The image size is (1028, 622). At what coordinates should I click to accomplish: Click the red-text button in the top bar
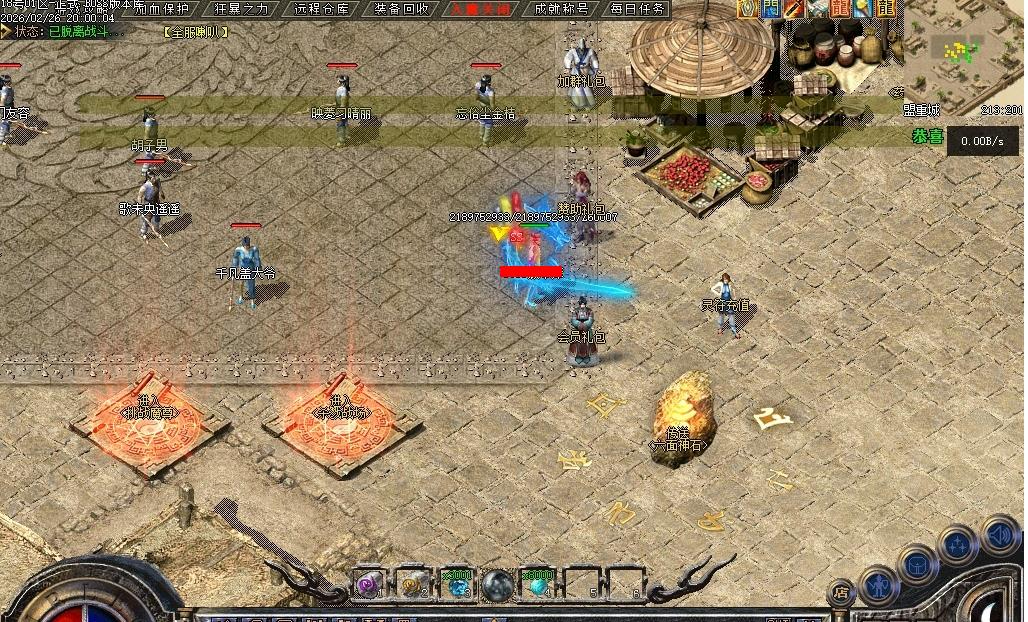tap(480, 9)
